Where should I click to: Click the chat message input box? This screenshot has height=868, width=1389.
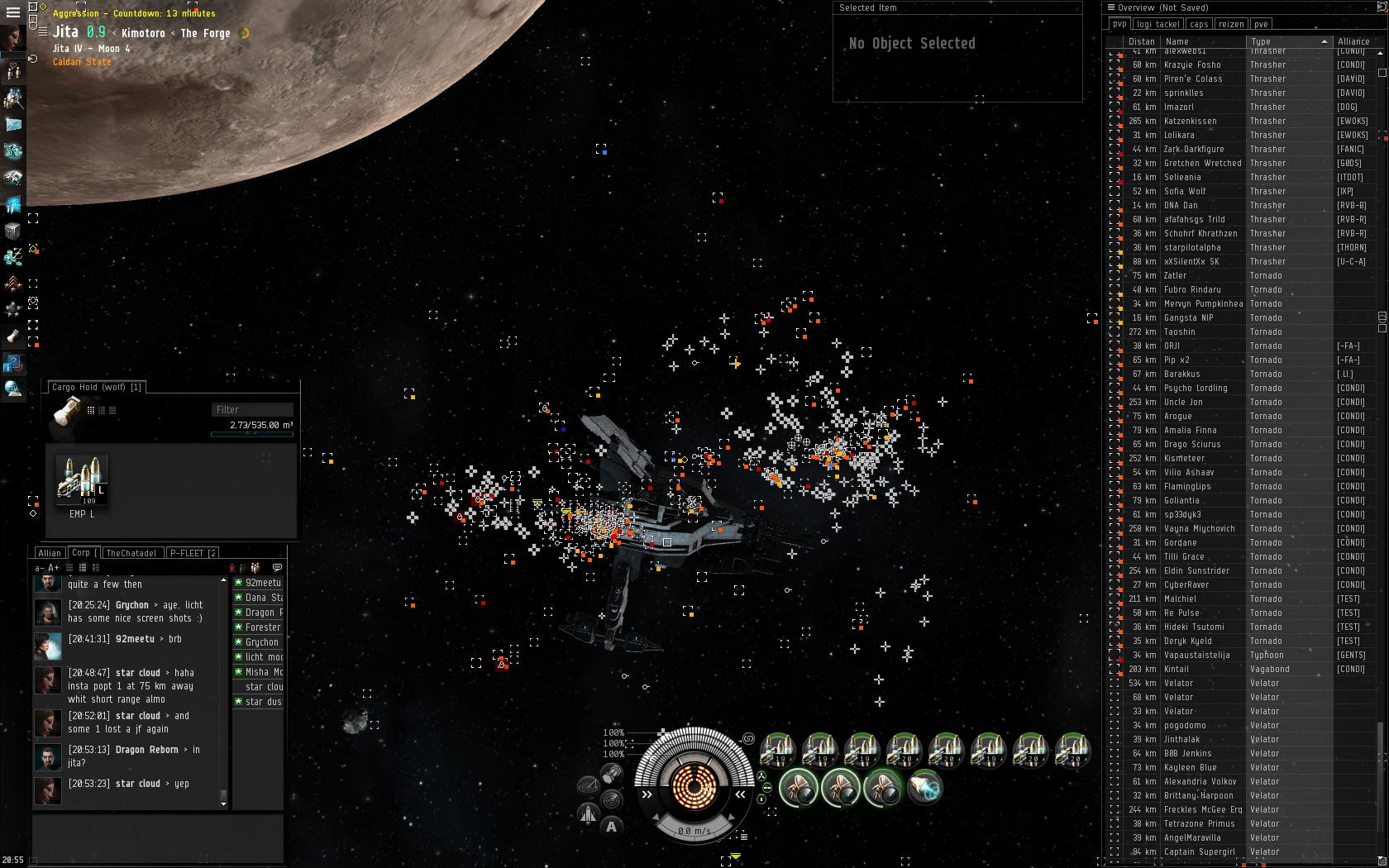pyautogui.click(x=157, y=837)
